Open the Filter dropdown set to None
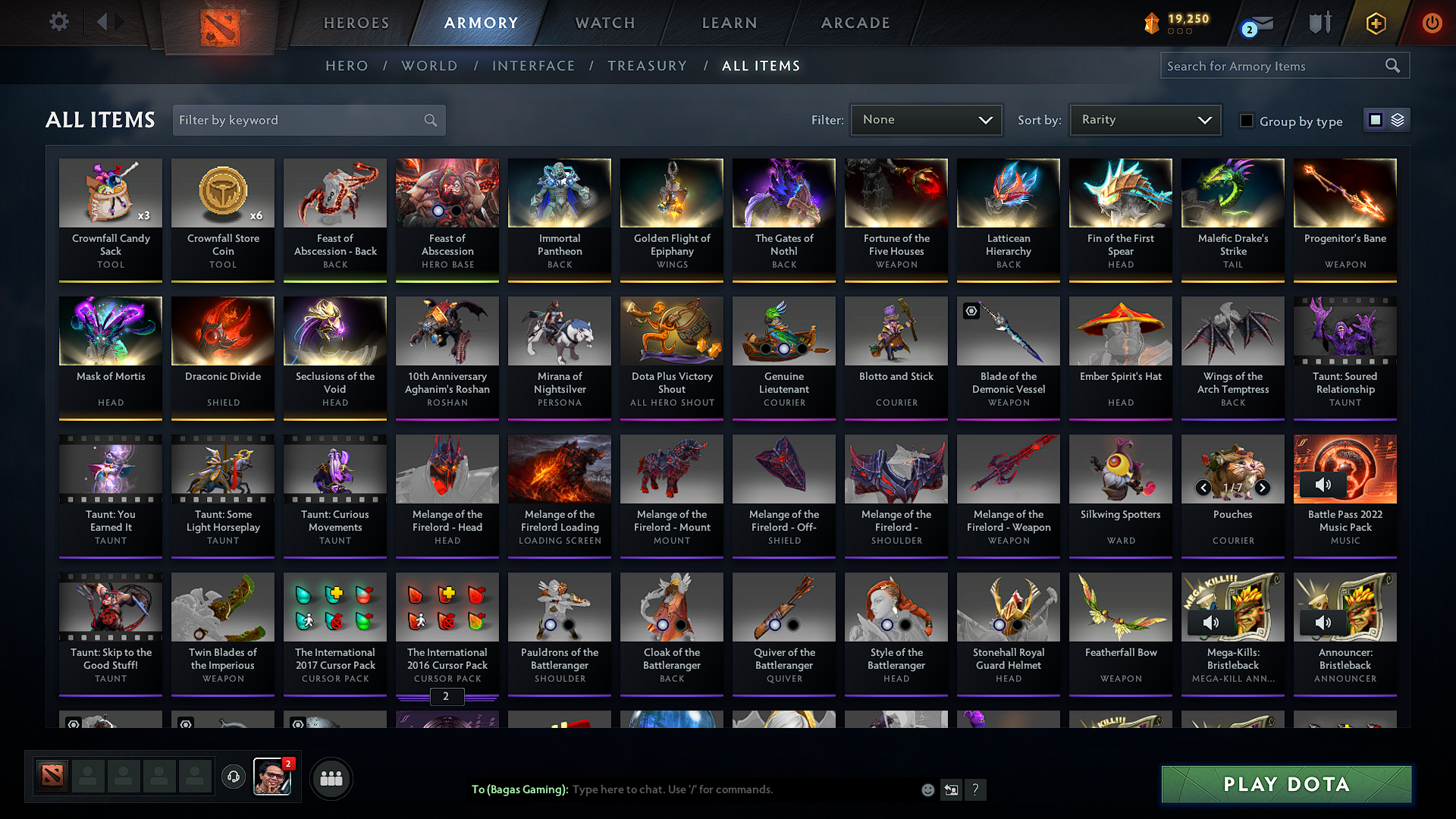Viewport: 1456px width, 819px height. [926, 120]
